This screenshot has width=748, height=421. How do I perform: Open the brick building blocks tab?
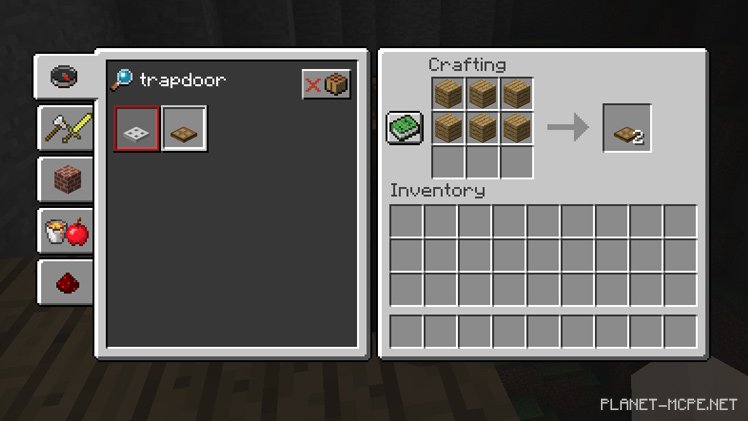point(65,179)
